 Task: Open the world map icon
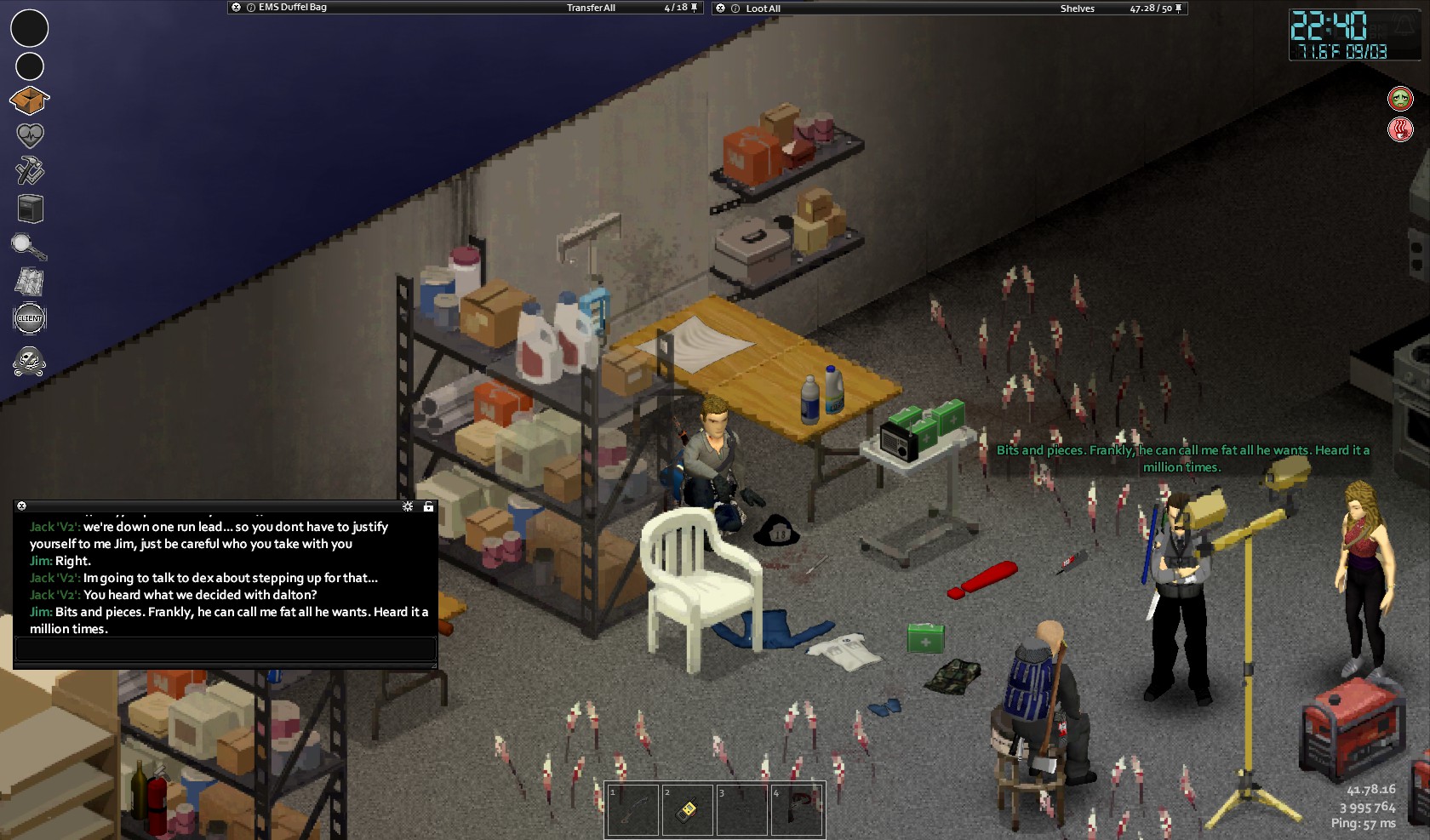[x=30, y=282]
